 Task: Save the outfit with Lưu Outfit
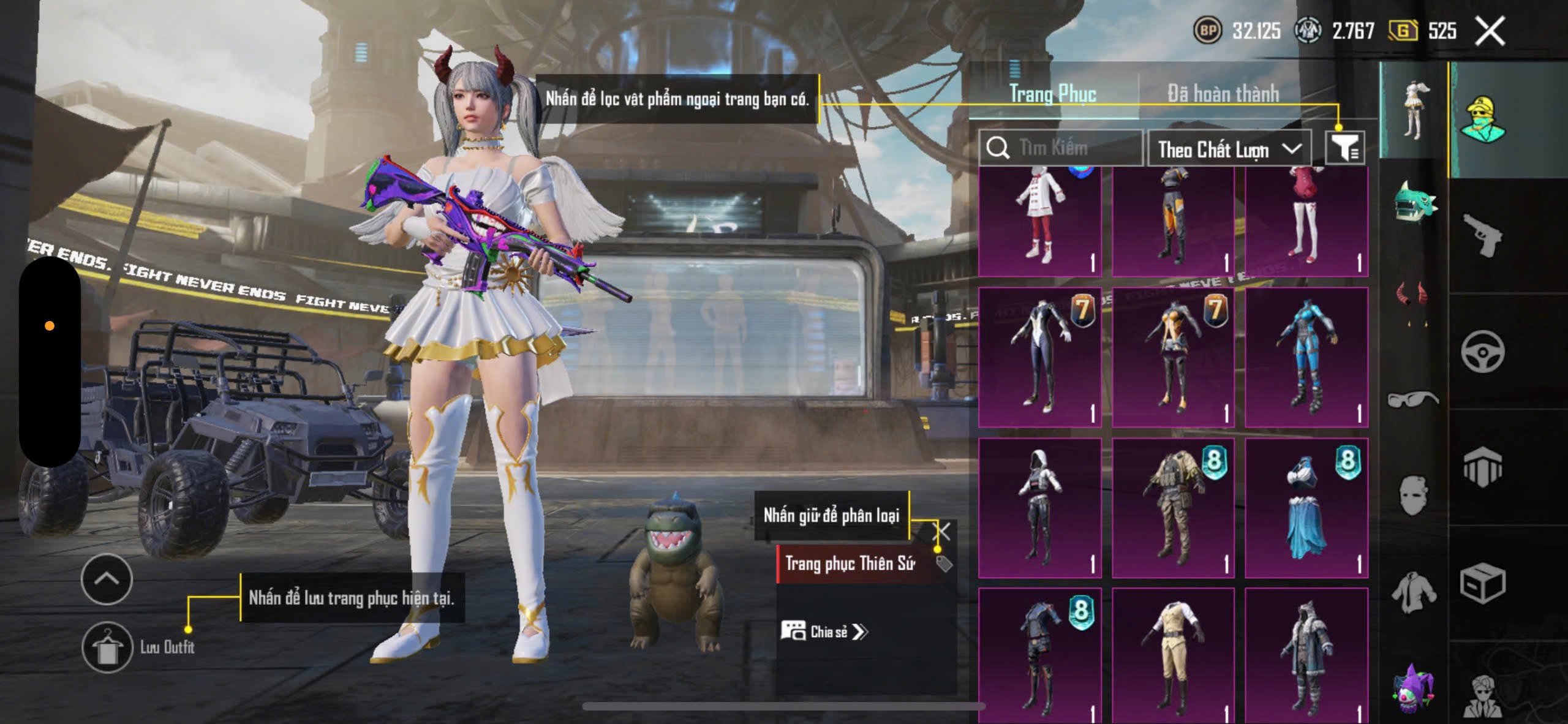click(x=108, y=647)
